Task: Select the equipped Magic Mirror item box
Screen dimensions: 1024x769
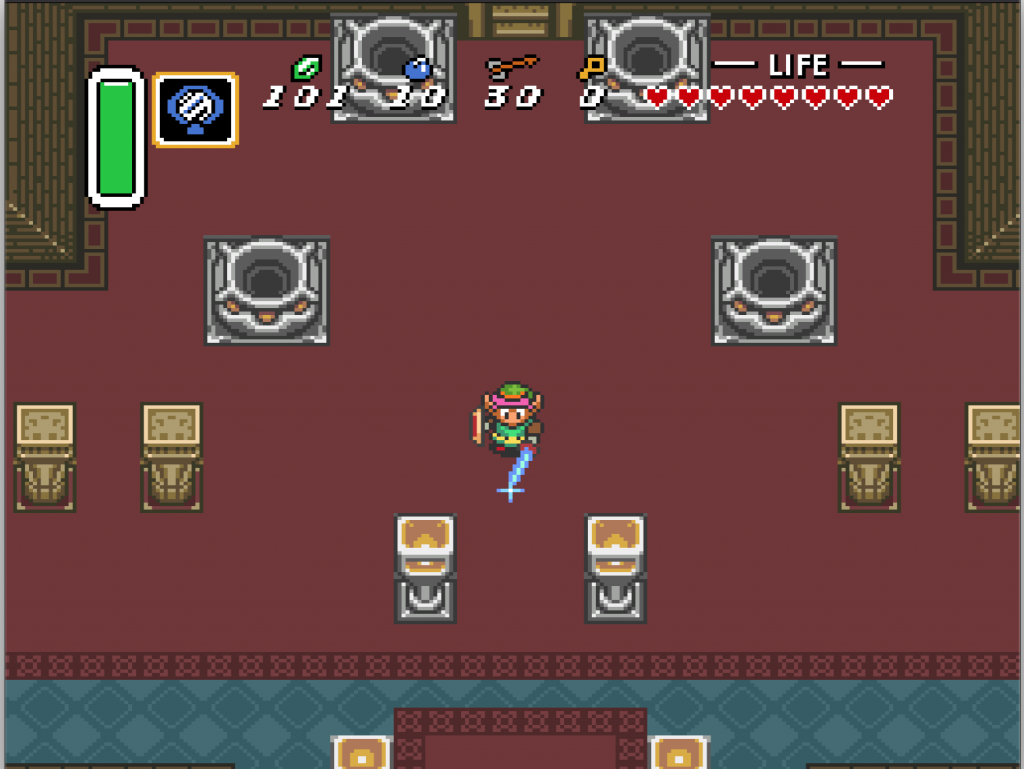Action: coord(195,110)
